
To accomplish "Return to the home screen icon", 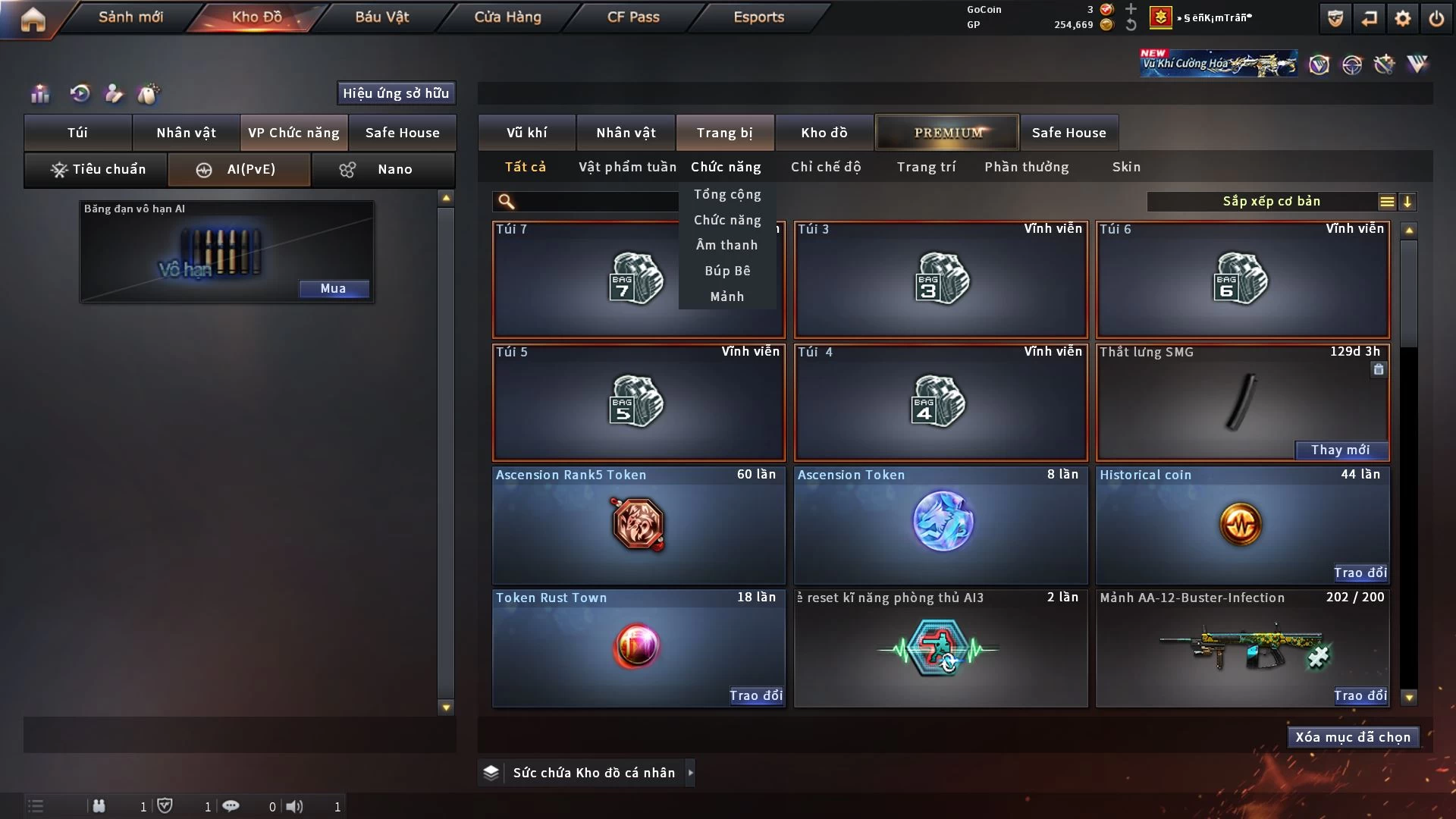I will point(33,19).
